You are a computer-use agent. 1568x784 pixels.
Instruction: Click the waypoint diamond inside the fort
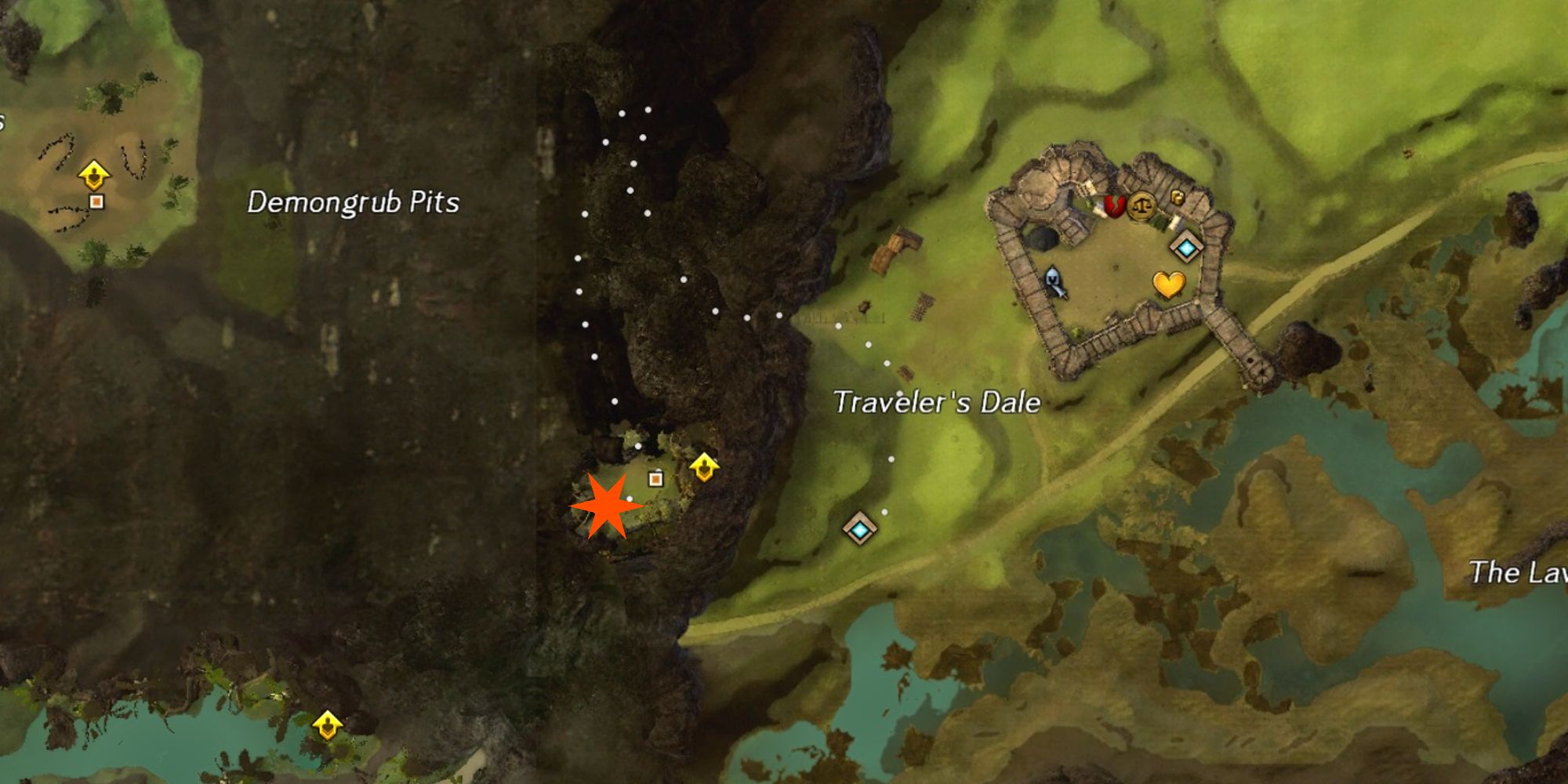pyautogui.click(x=1186, y=247)
